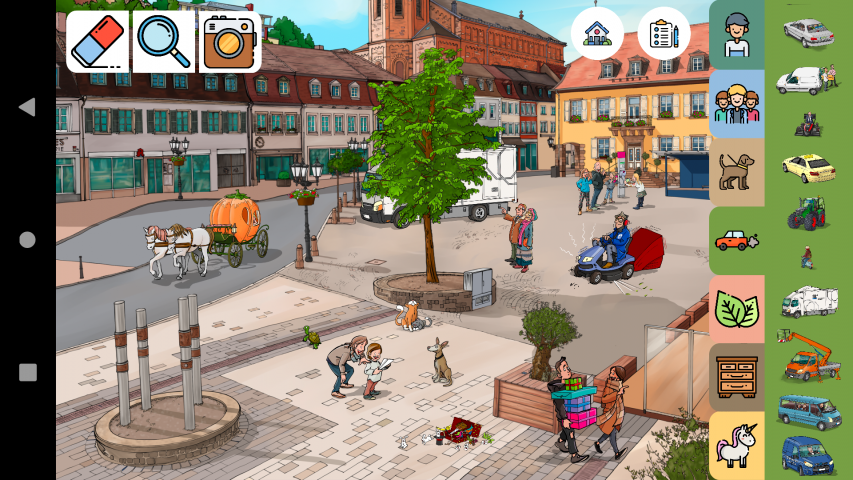Open the green leaf plants category

pyautogui.click(x=737, y=309)
